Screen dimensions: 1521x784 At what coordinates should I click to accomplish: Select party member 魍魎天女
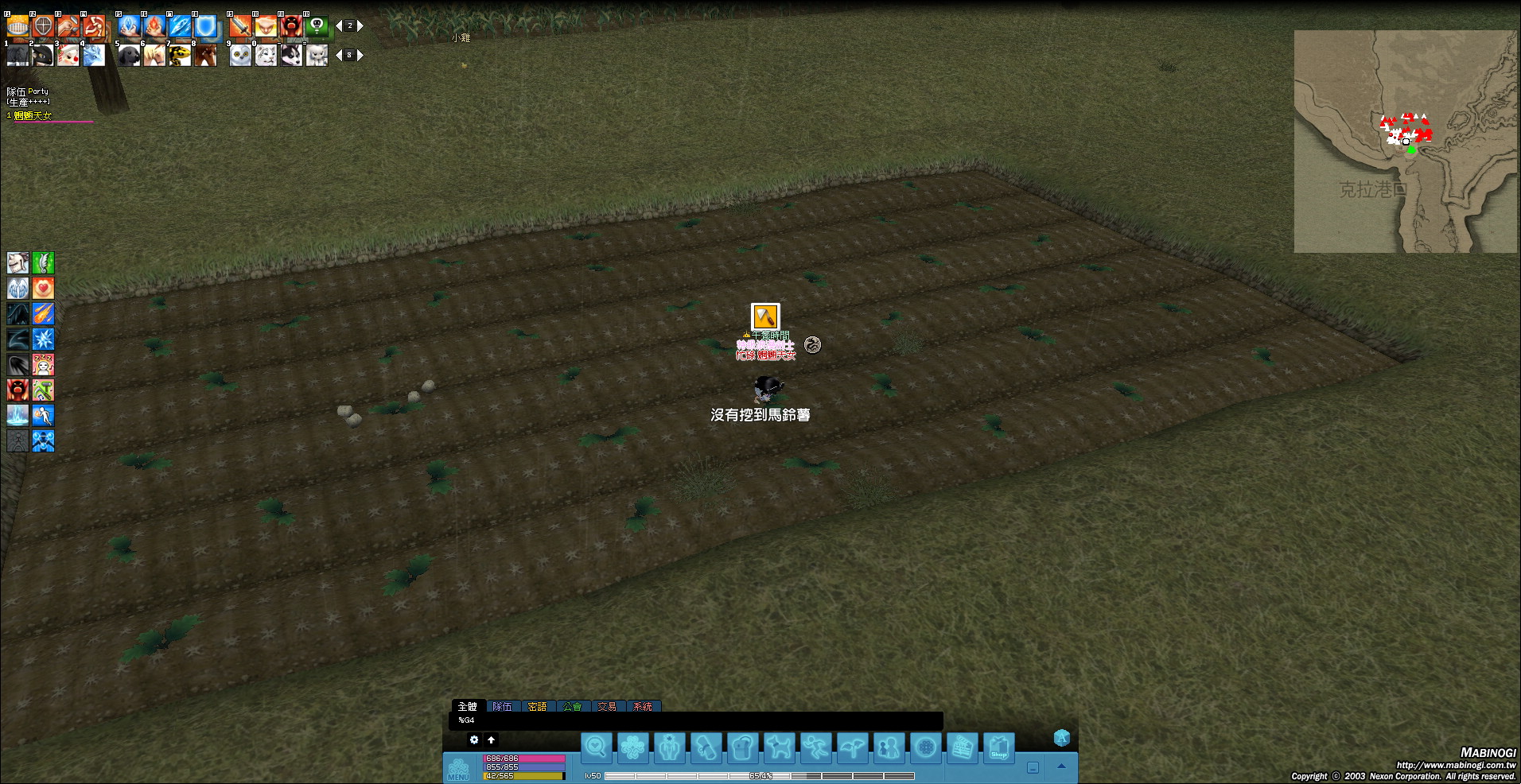[33, 116]
